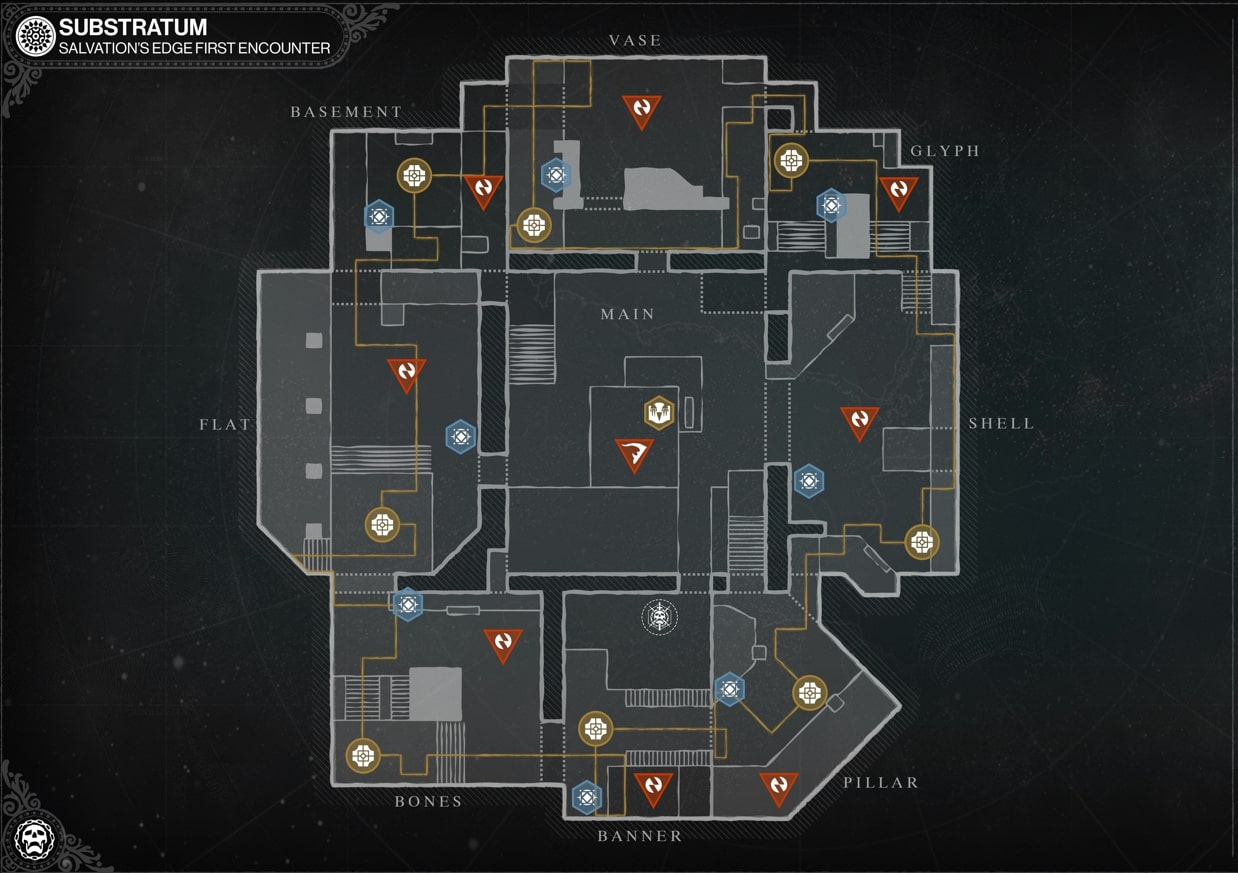Click the blue hexagon marker in Shell
This screenshot has height=873, width=1238.
coord(809,482)
